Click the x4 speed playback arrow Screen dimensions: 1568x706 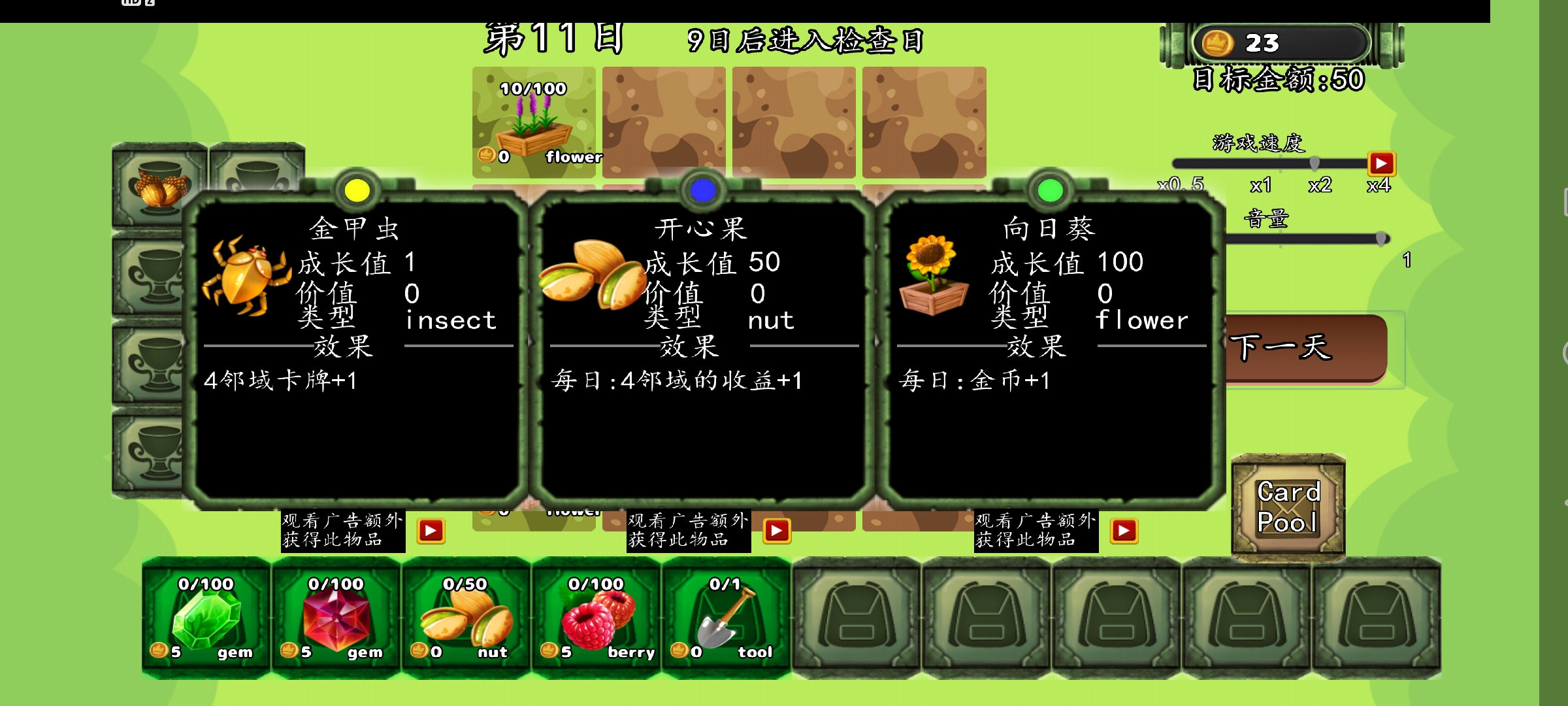pyautogui.click(x=1380, y=165)
